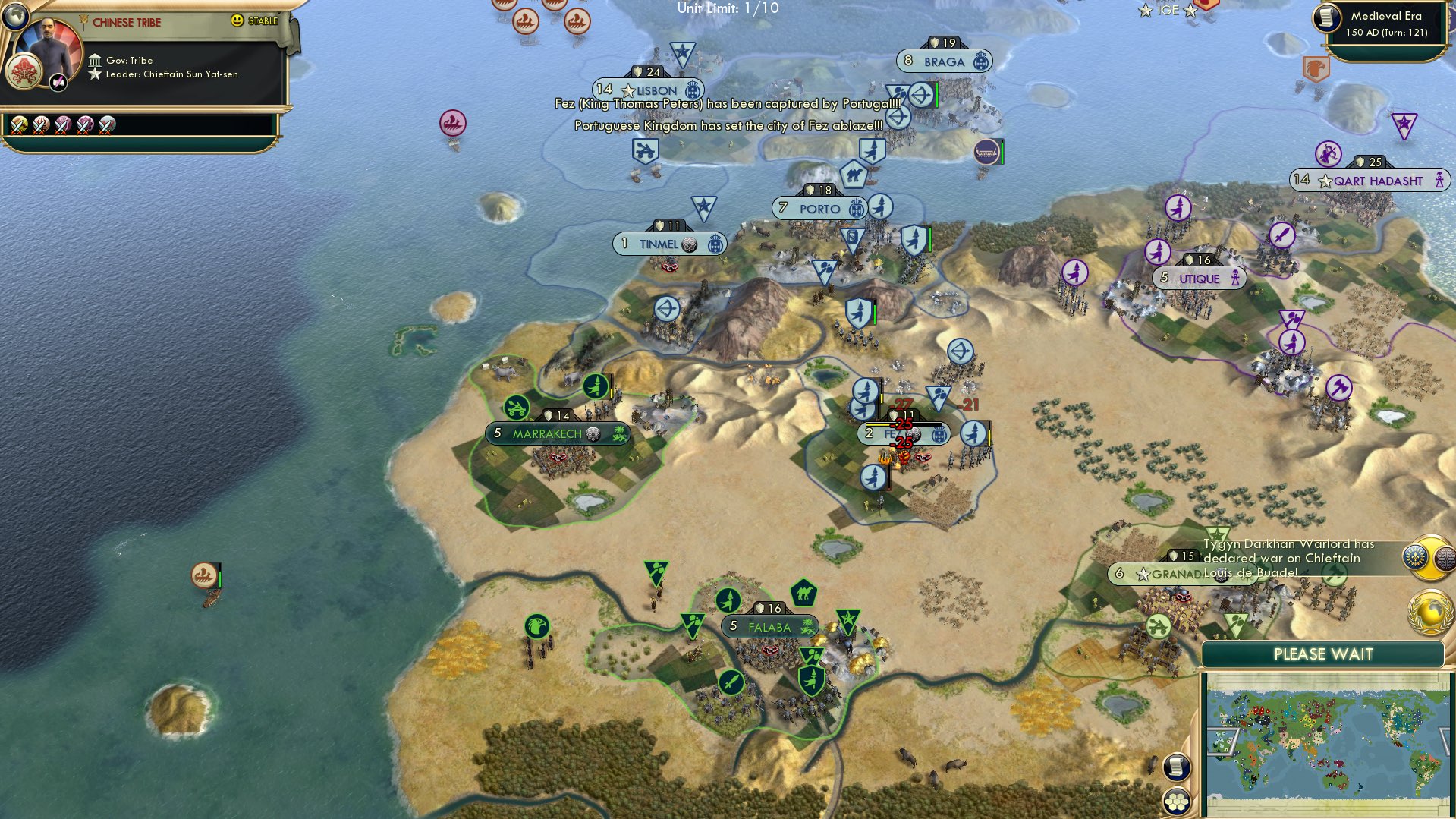This screenshot has height=819, width=1456.
Task: Select the golden globe notification icon
Action: click(x=1429, y=612)
